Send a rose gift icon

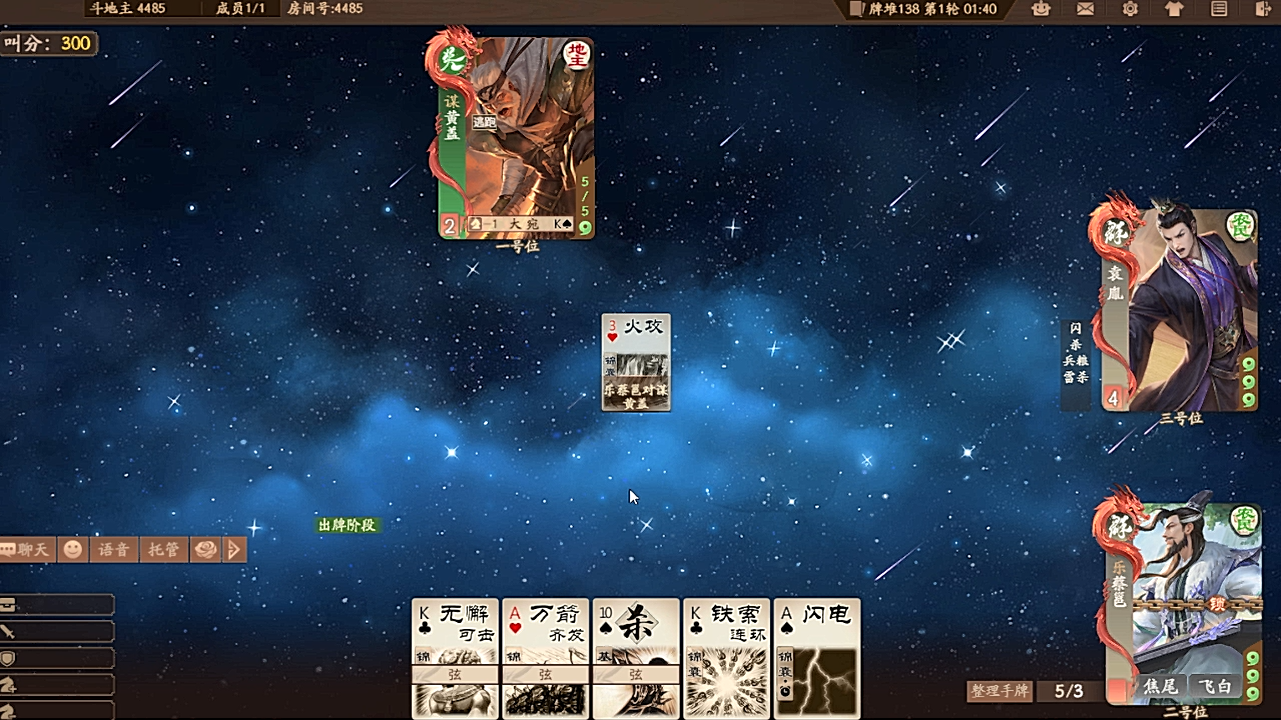pyautogui.click(x=205, y=549)
